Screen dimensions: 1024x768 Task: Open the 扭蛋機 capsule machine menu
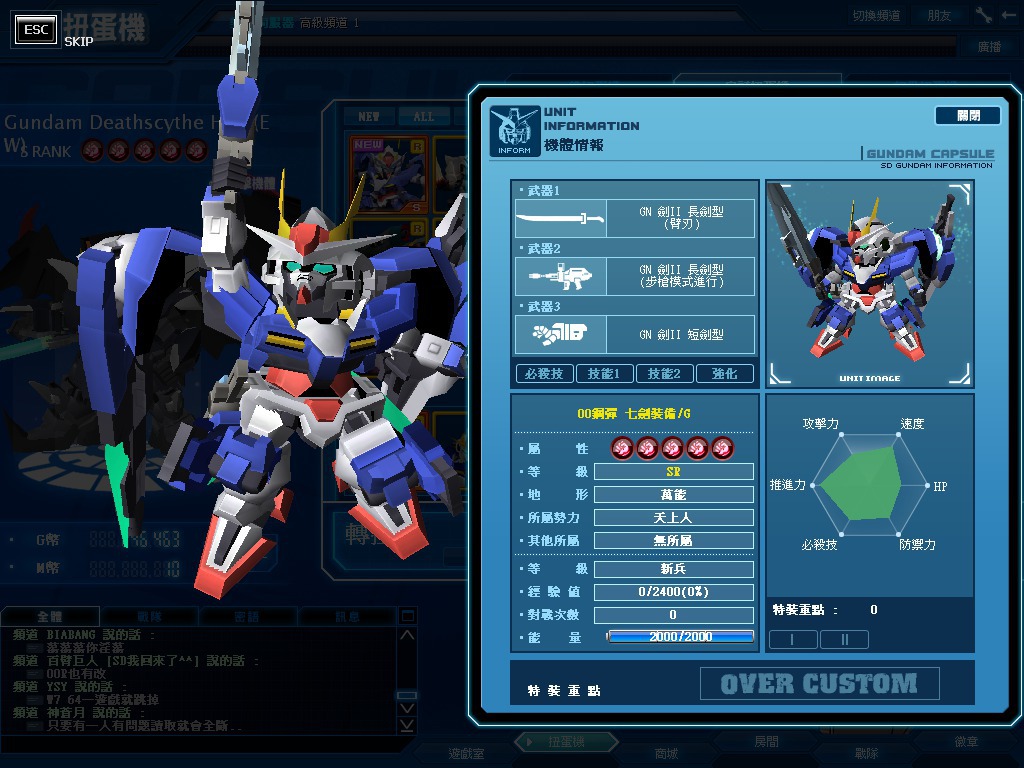point(566,742)
